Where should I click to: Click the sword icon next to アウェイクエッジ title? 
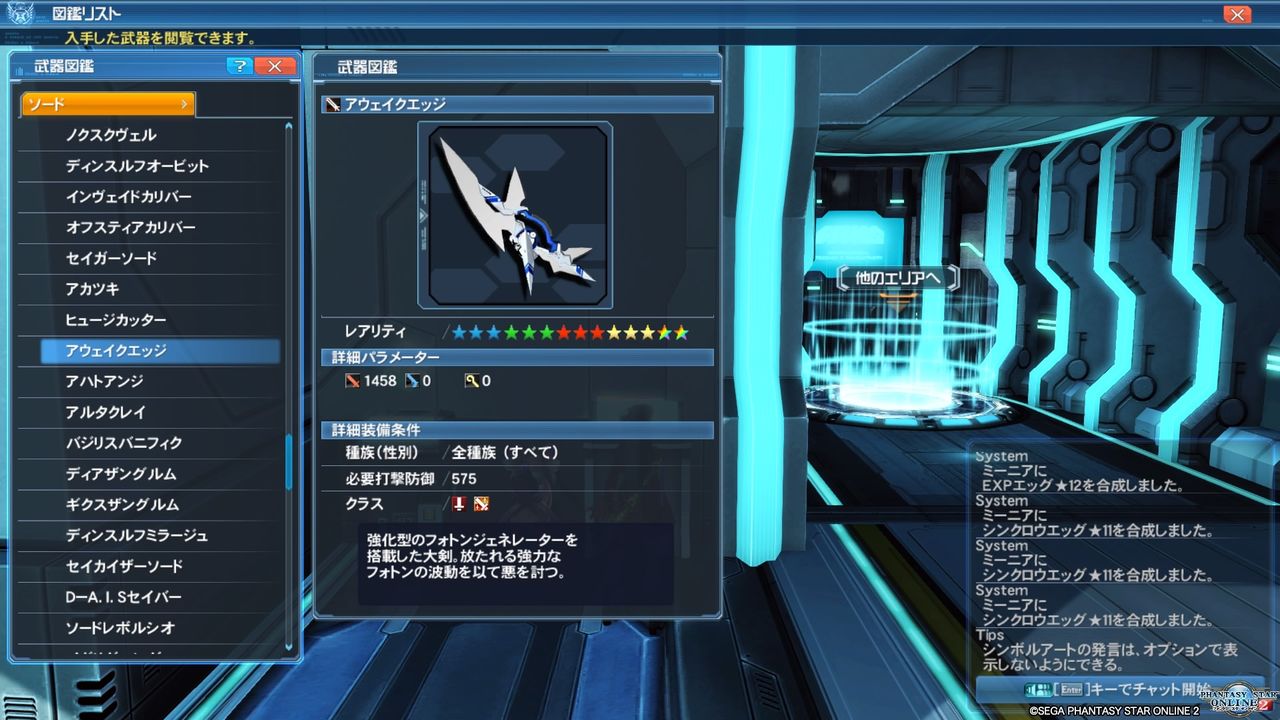pos(330,103)
